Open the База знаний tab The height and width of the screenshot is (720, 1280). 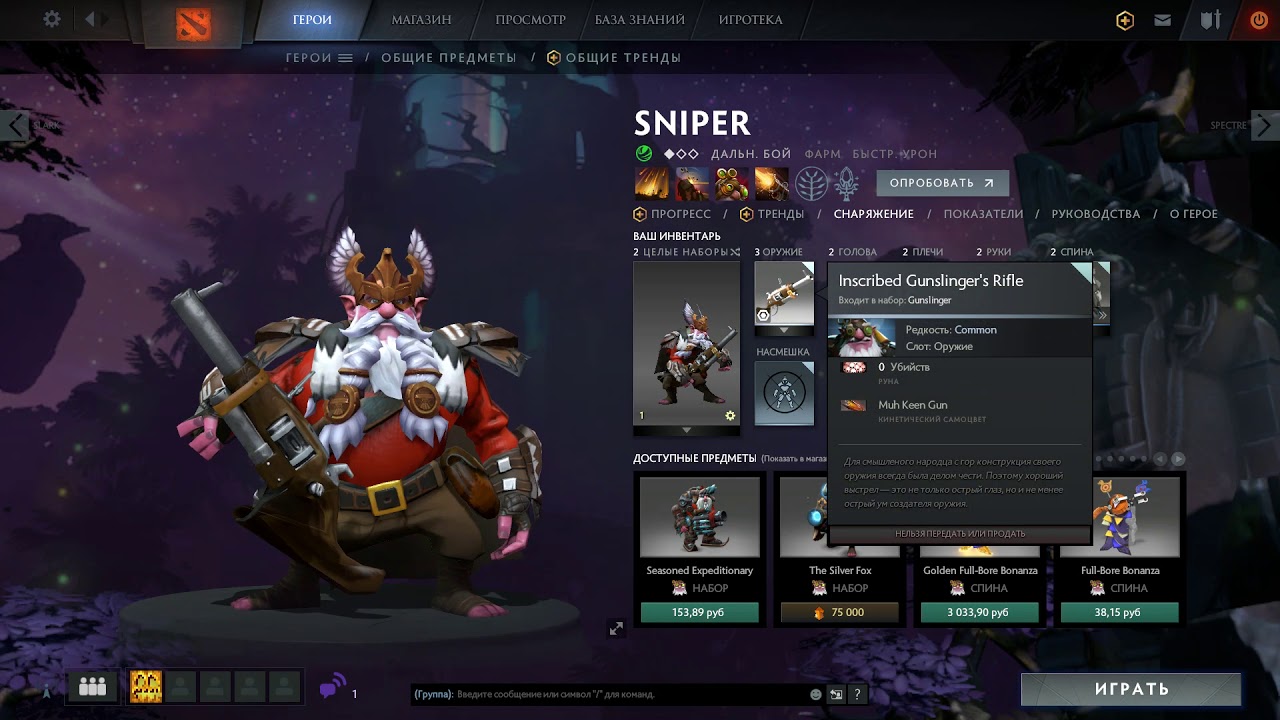click(x=640, y=20)
